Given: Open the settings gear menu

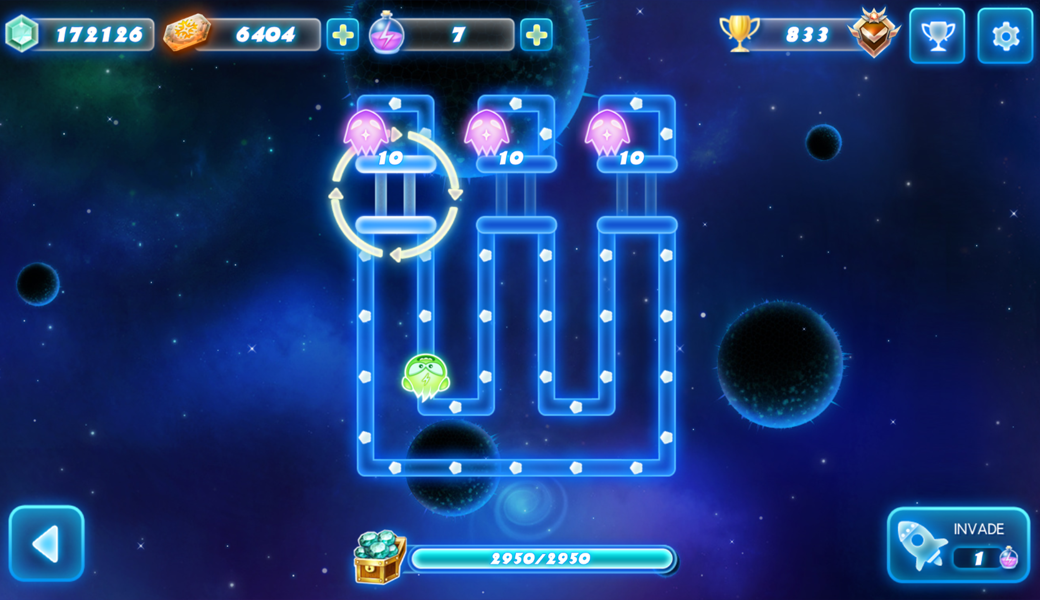Looking at the screenshot, I should pos(1004,36).
